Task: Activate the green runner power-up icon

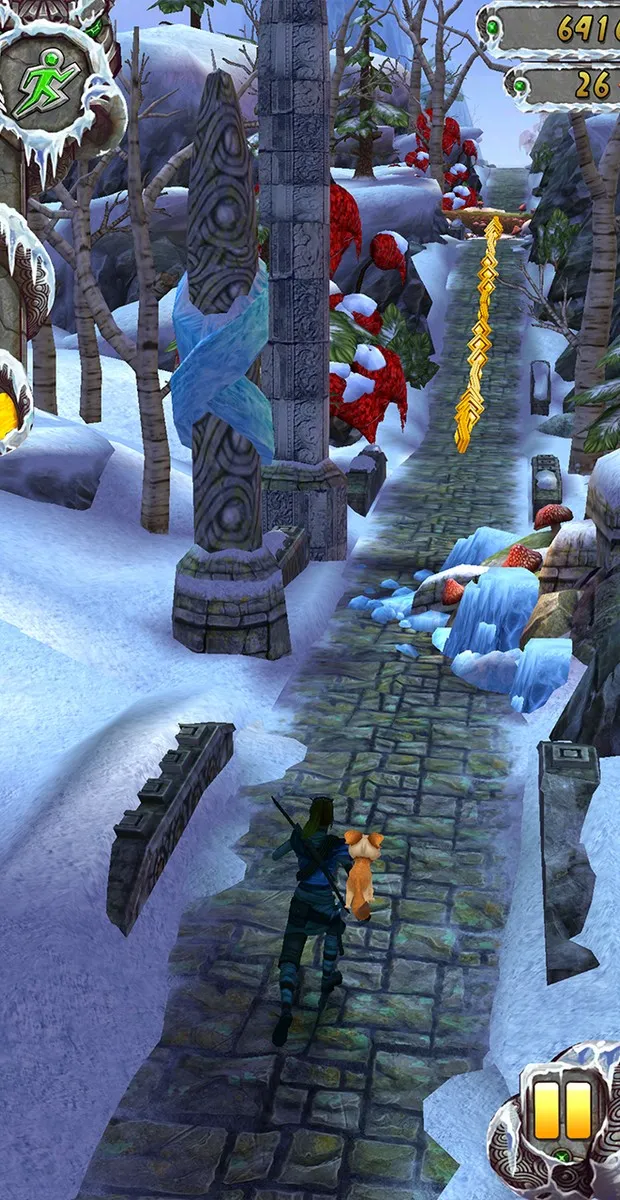Action: pos(50,75)
